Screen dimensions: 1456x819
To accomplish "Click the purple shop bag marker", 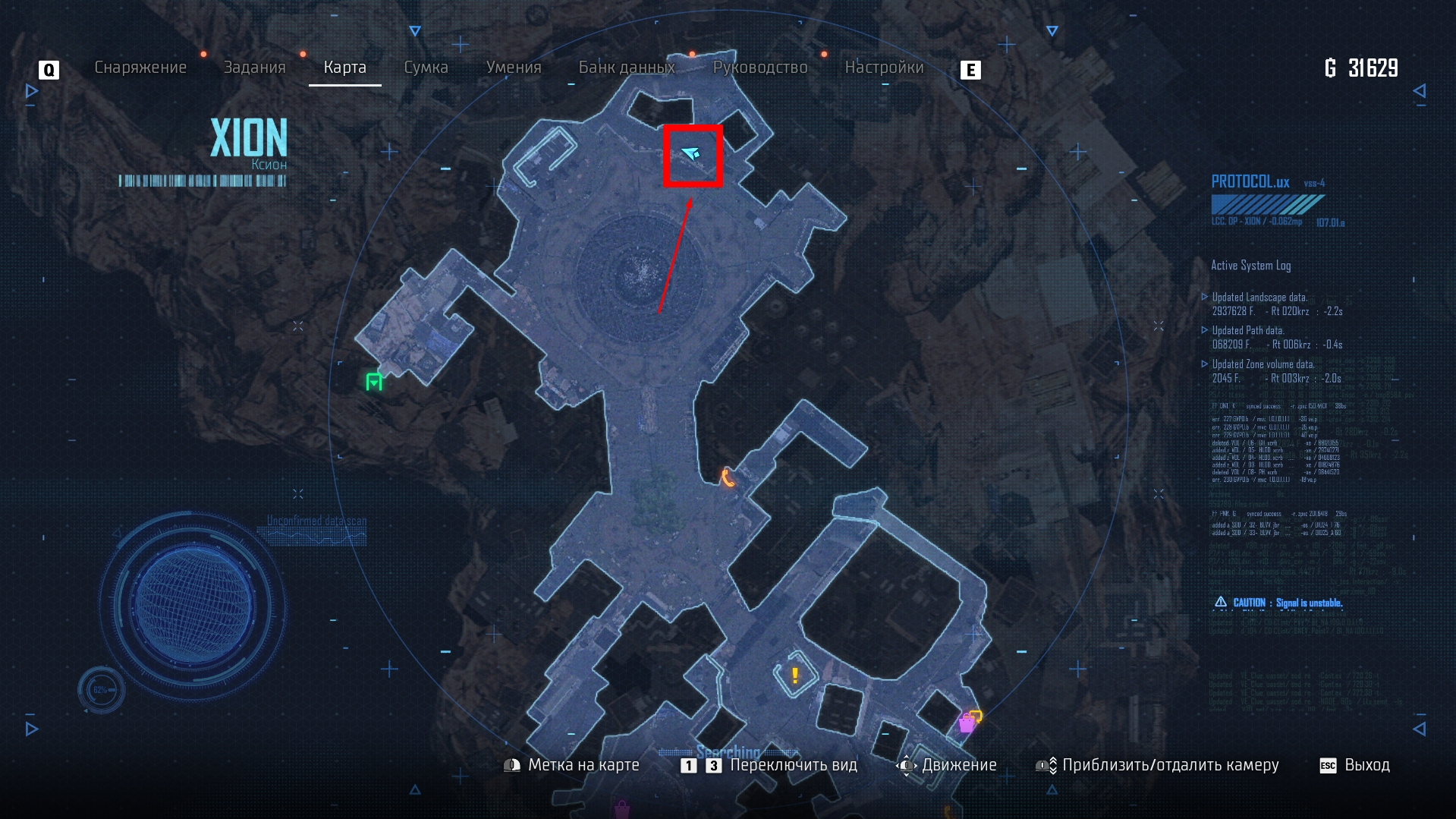I will 967,723.
